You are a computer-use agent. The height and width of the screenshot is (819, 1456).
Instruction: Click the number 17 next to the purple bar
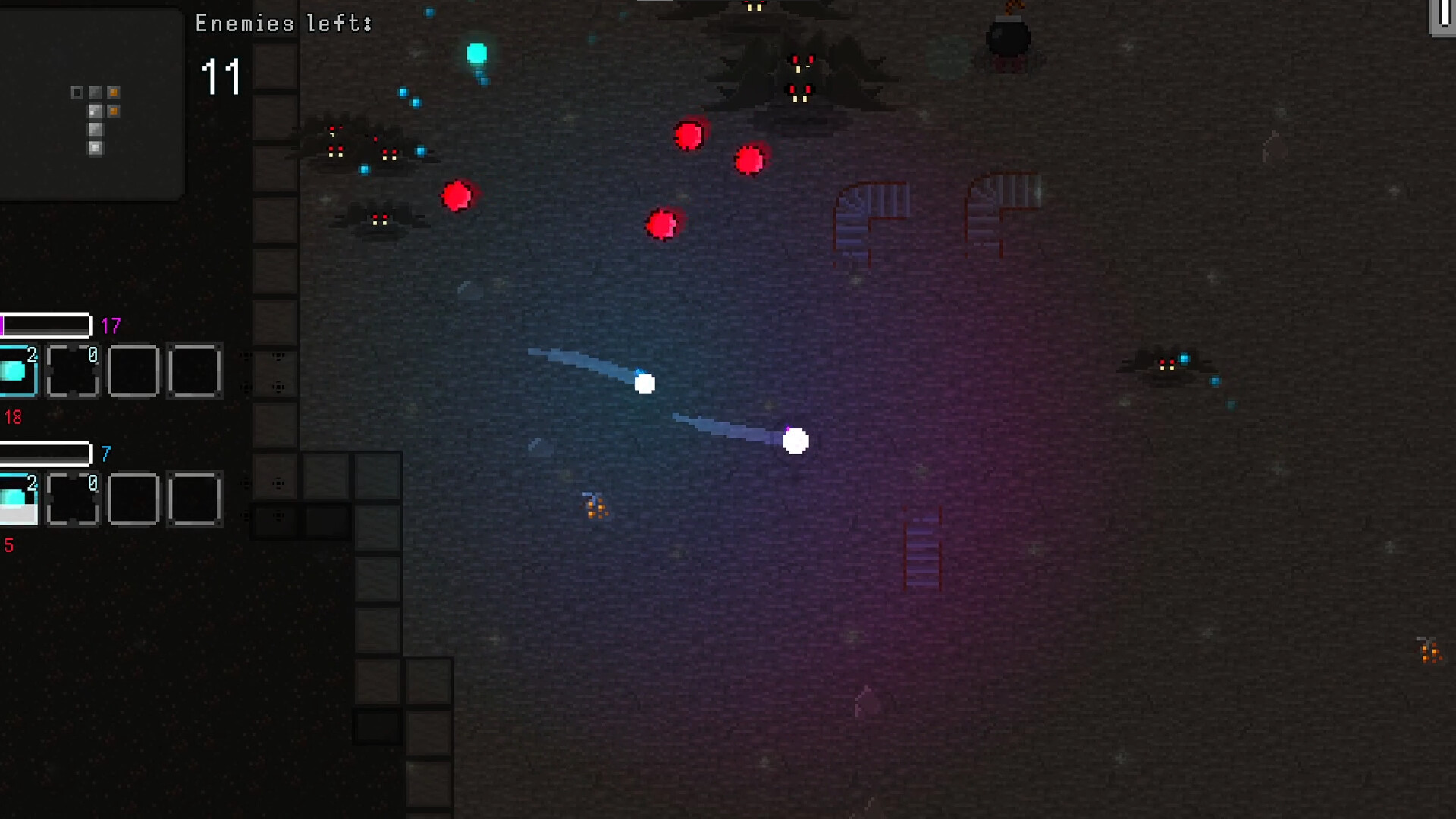pos(110,325)
